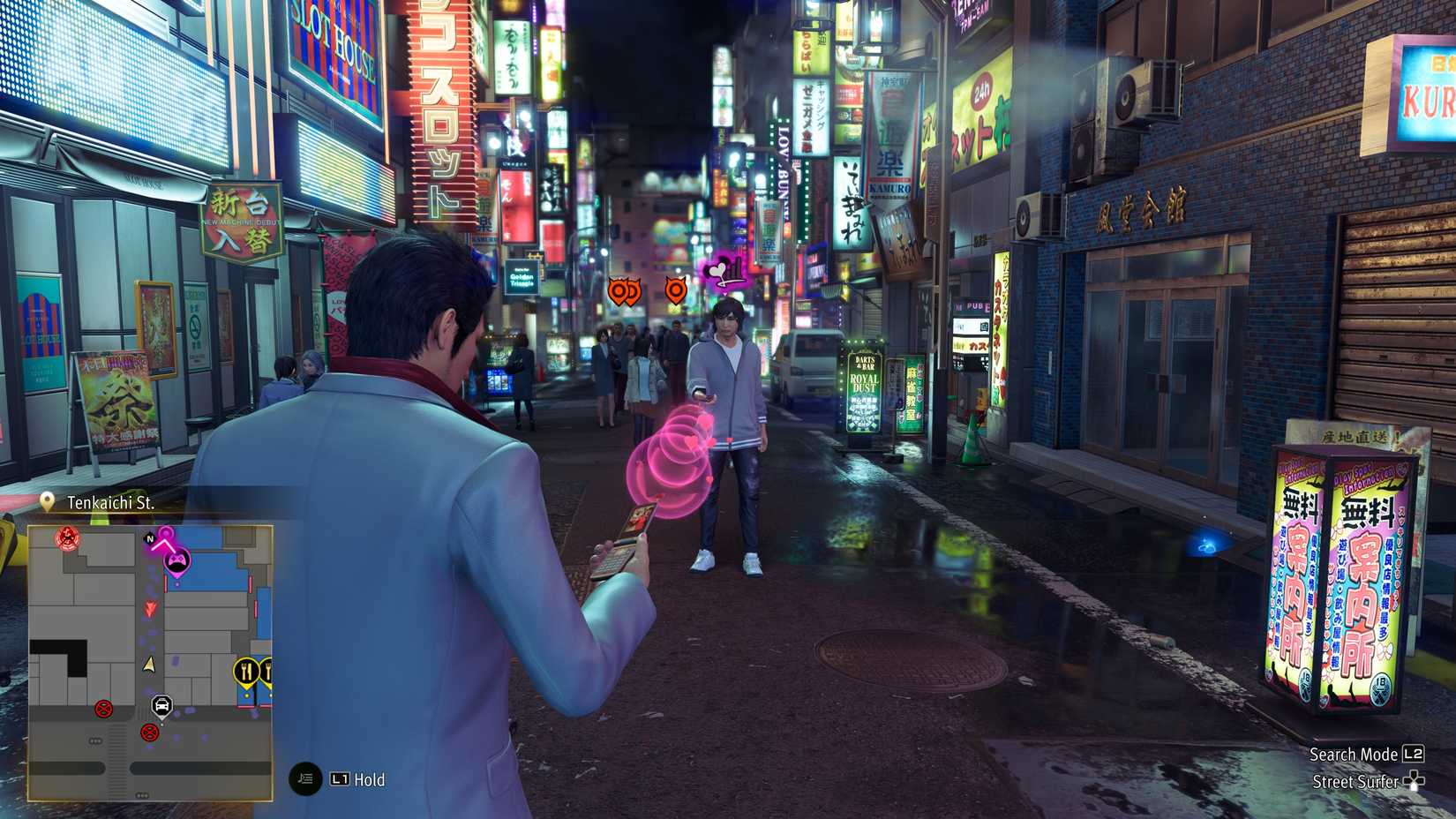Select the Search Mode prompt text
The image size is (1456, 819).
click(x=1354, y=755)
